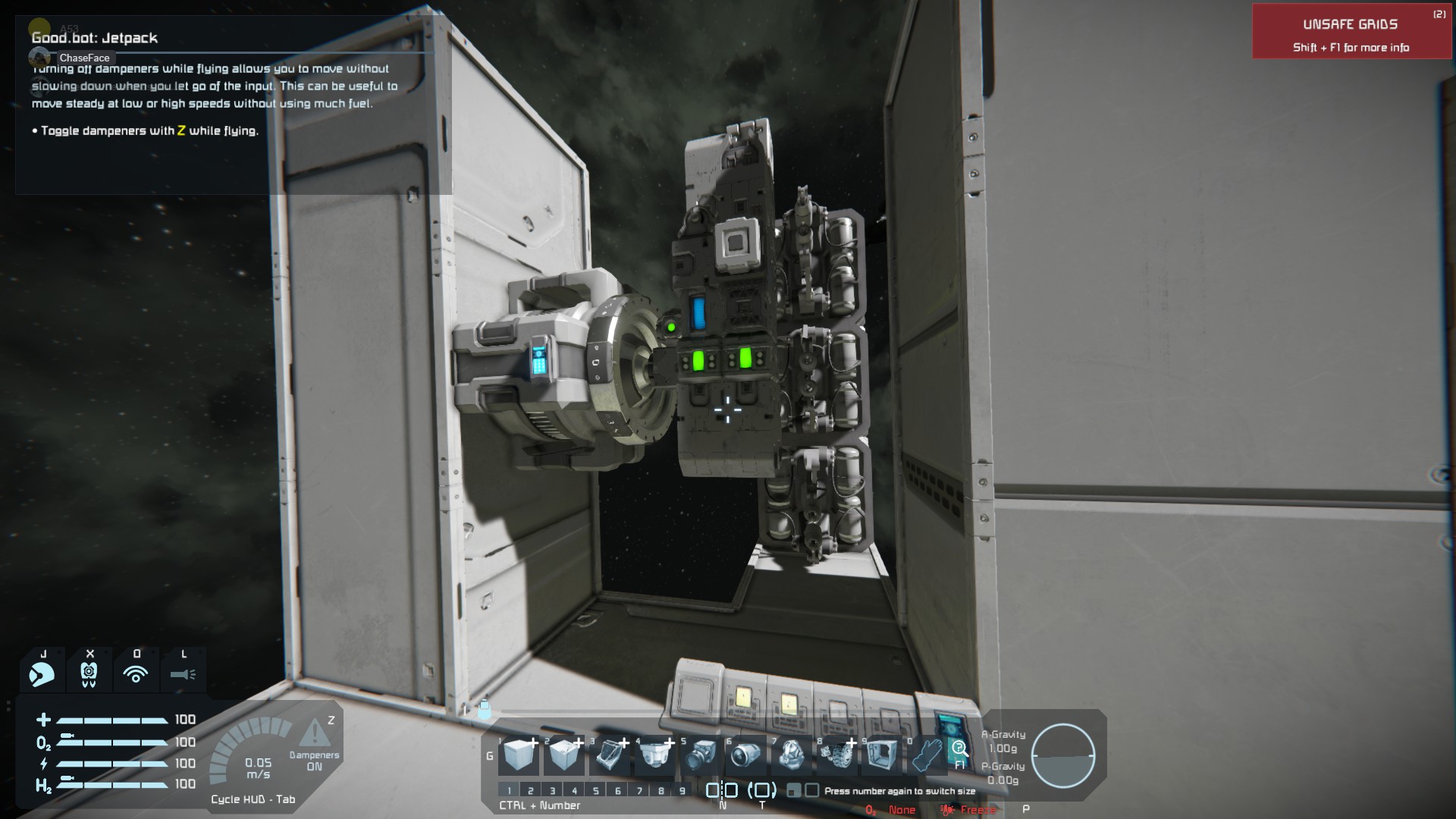Viewport: 1456px width, 819px height.
Task: Select the light armor block in slot 1
Action: (519, 755)
